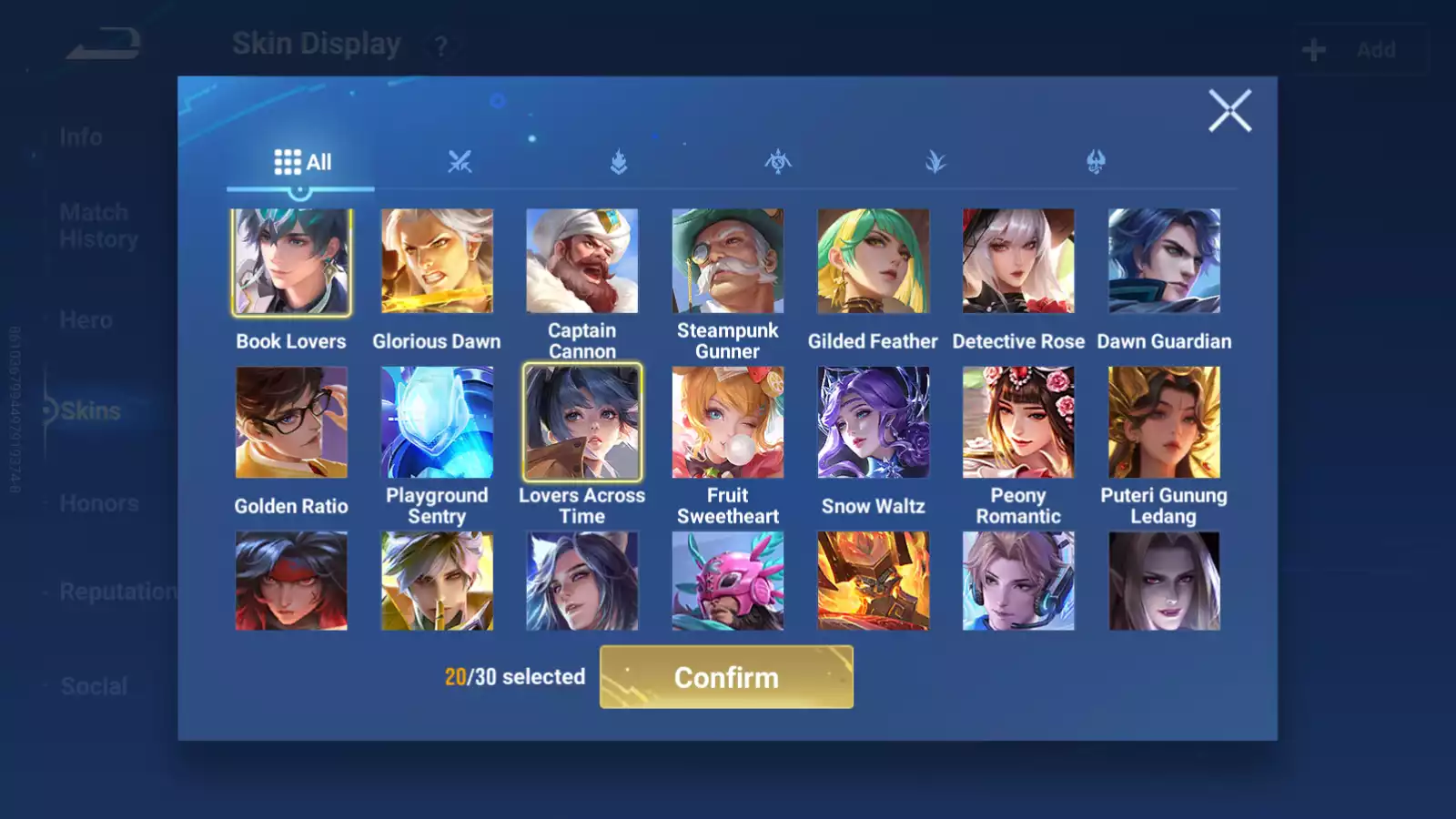Select the Book Lovers skin
This screenshot has height=819, width=1456.
point(291,262)
